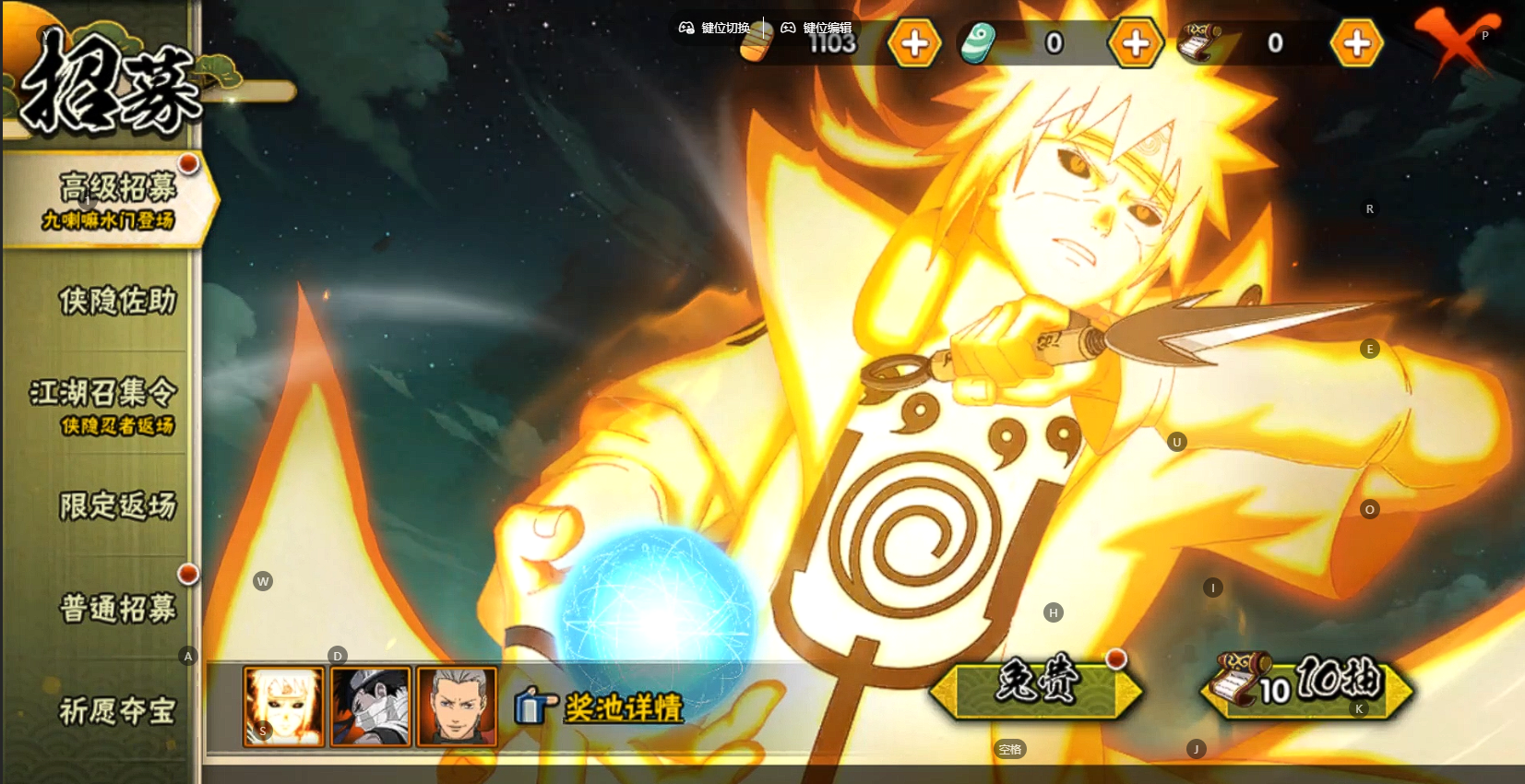Add more of the 1103 currency
Screen dimensions: 1525x784
[914, 43]
